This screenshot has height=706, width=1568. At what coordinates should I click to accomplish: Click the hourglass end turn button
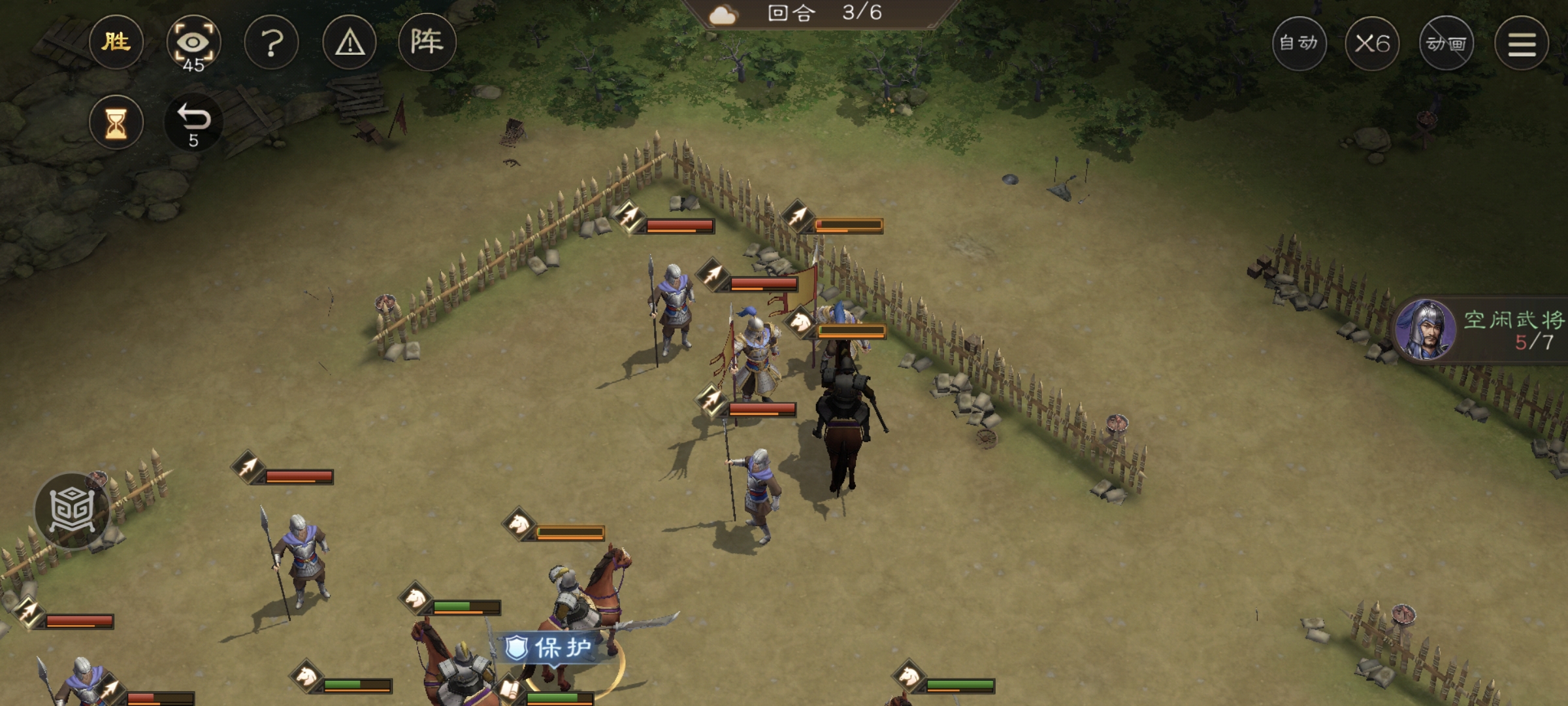tap(116, 123)
